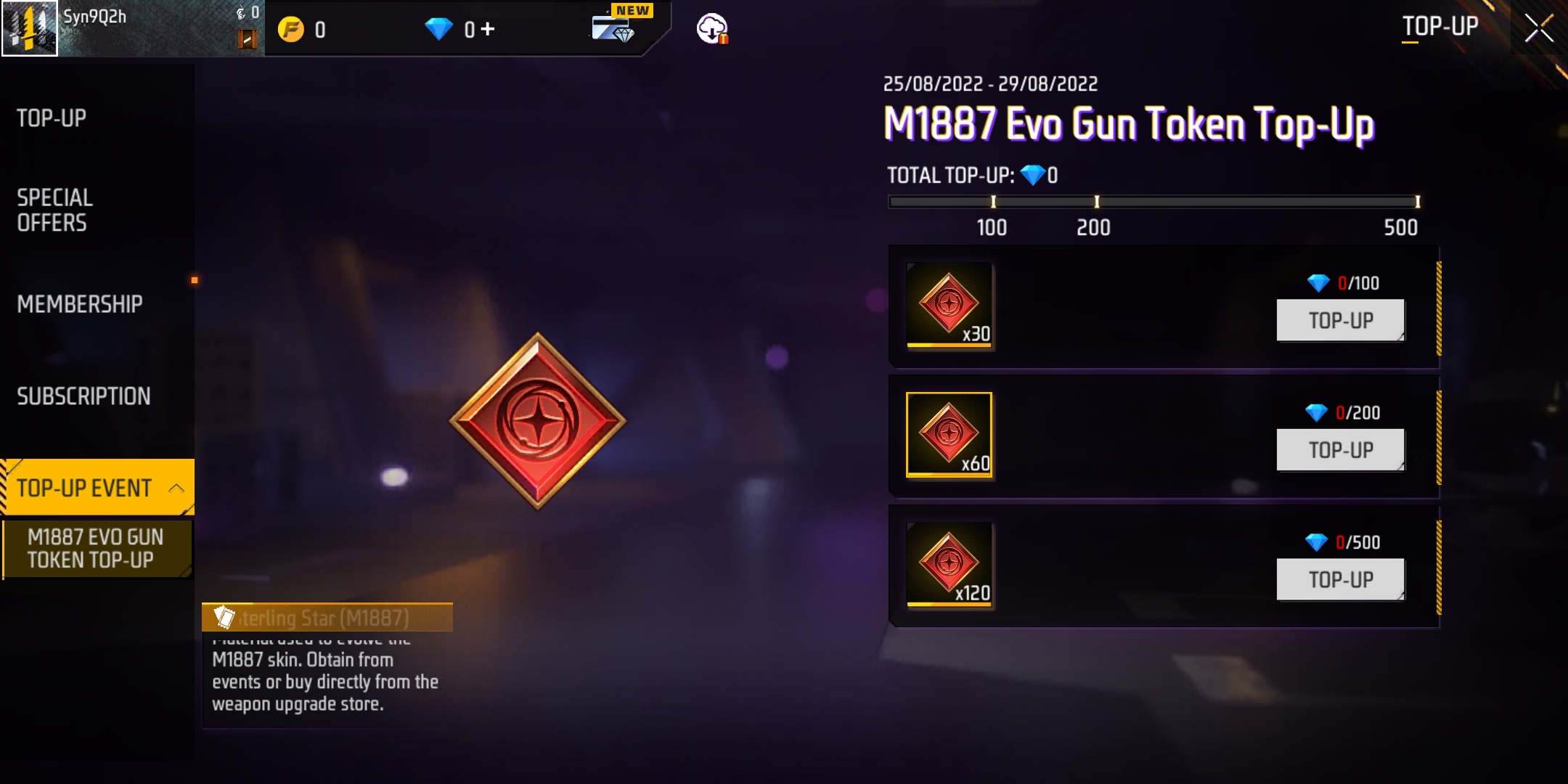
Task: Click Top-Up button for the 100 diamond tier
Action: click(1340, 320)
